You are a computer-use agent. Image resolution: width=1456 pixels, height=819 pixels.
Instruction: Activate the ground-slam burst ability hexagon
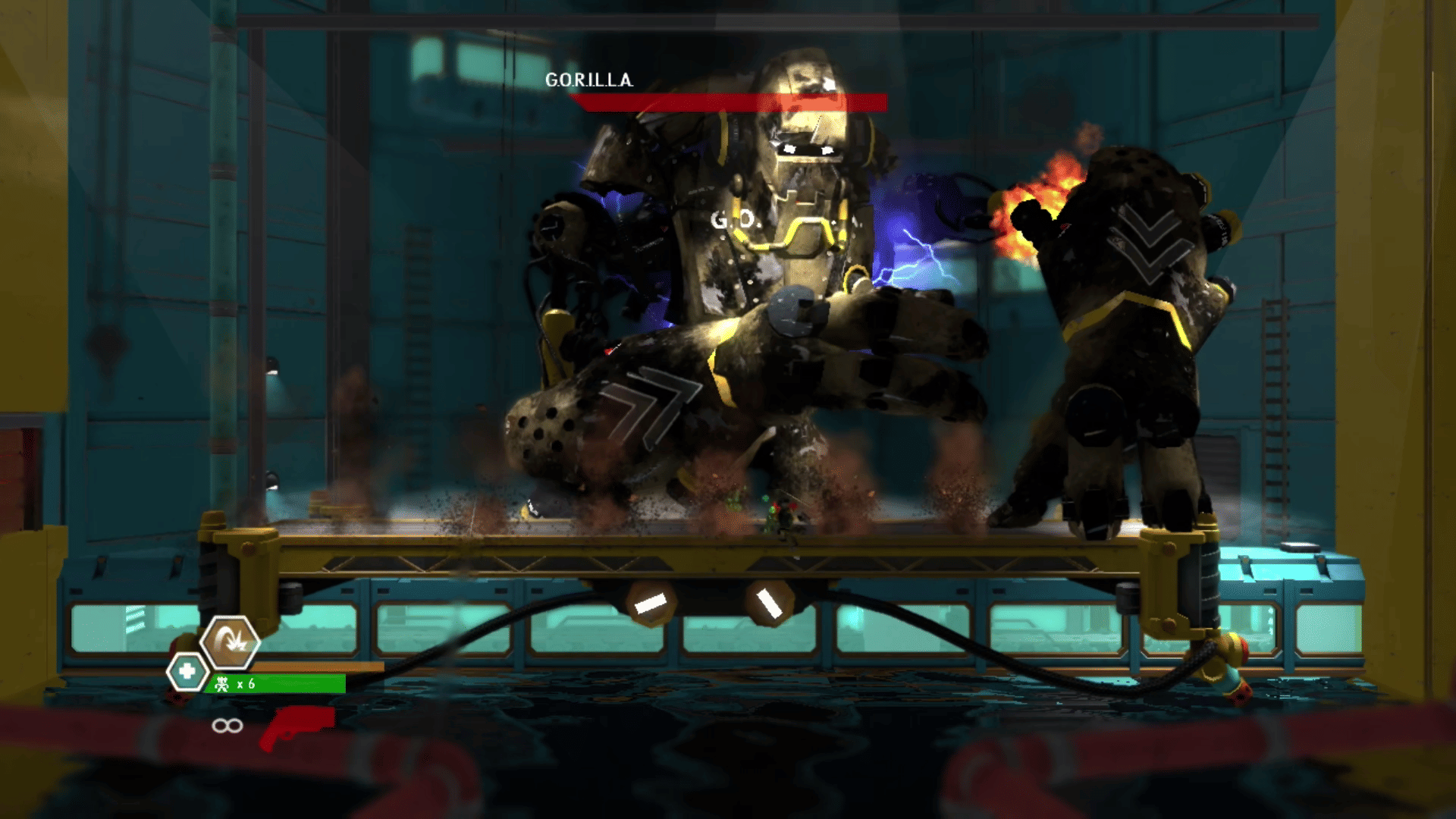click(230, 643)
